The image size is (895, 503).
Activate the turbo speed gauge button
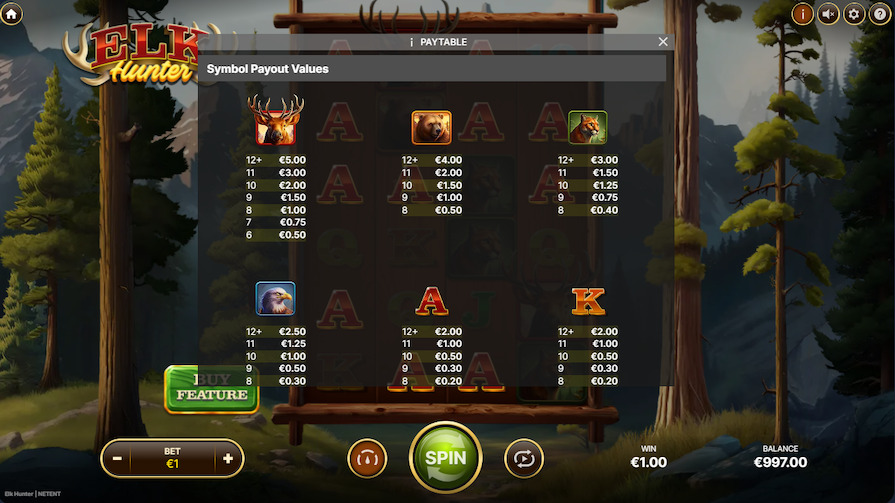click(367, 458)
